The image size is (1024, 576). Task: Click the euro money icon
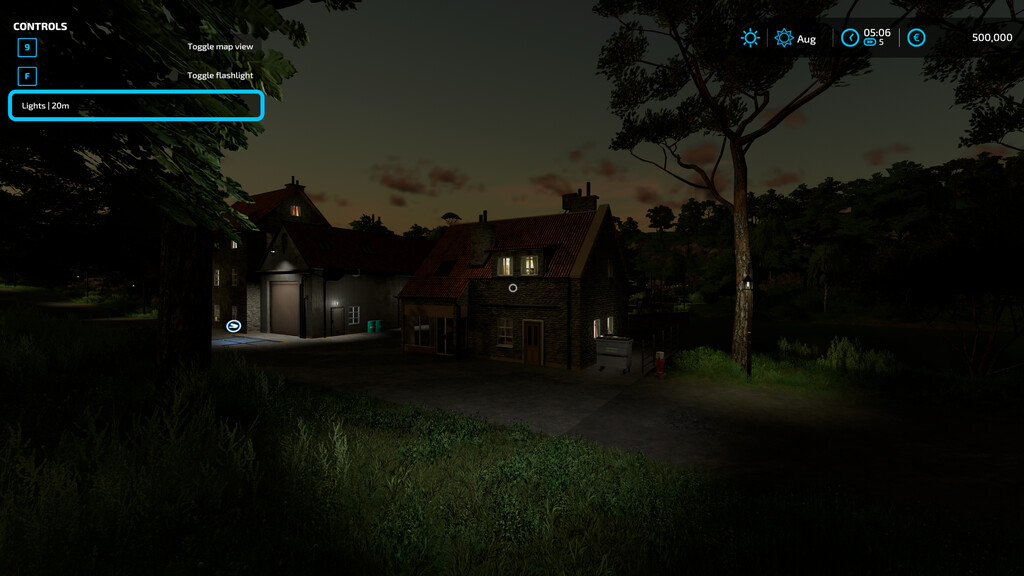[916, 38]
